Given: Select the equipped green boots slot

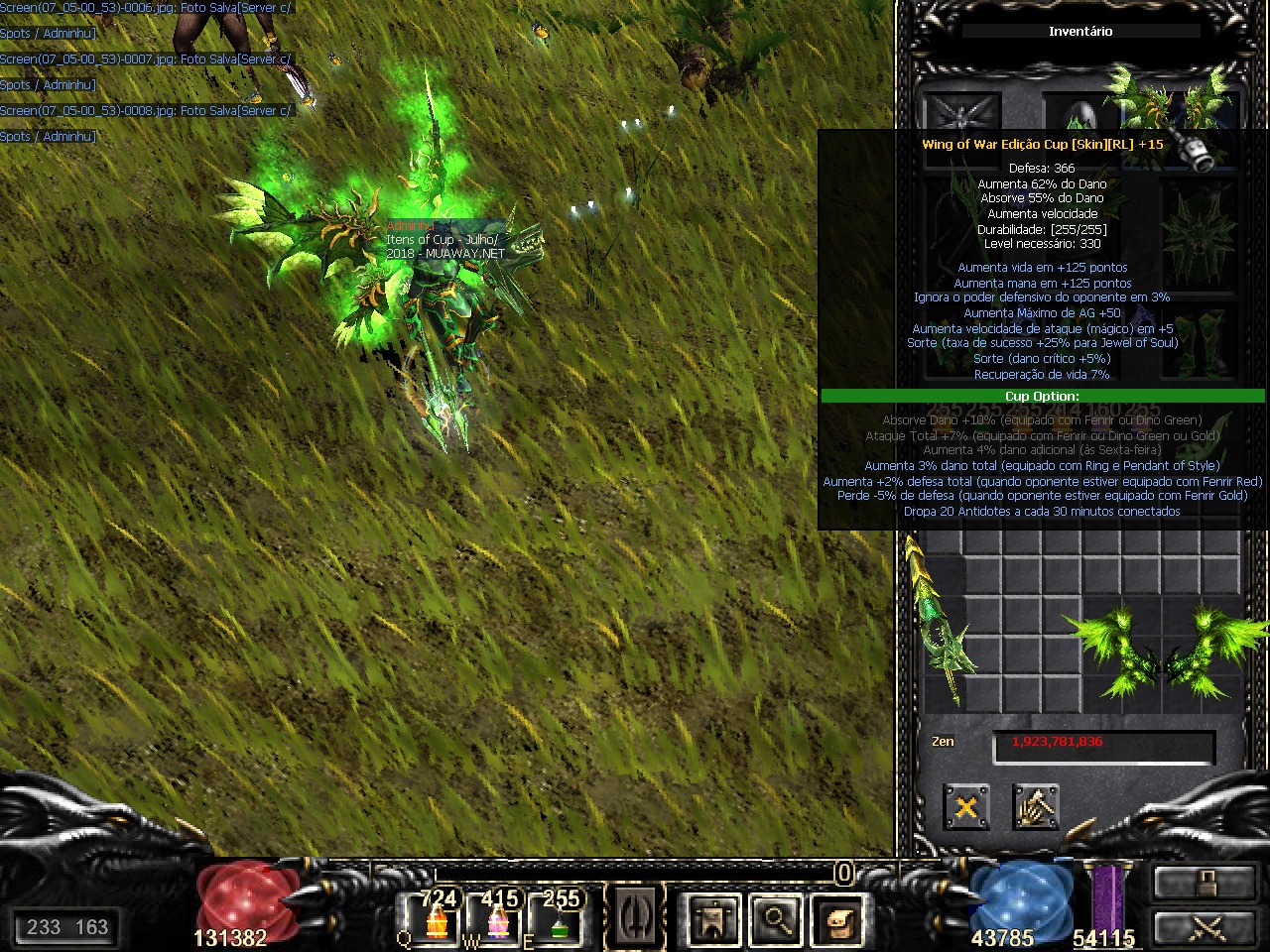Looking at the screenshot, I should 1202,342.
